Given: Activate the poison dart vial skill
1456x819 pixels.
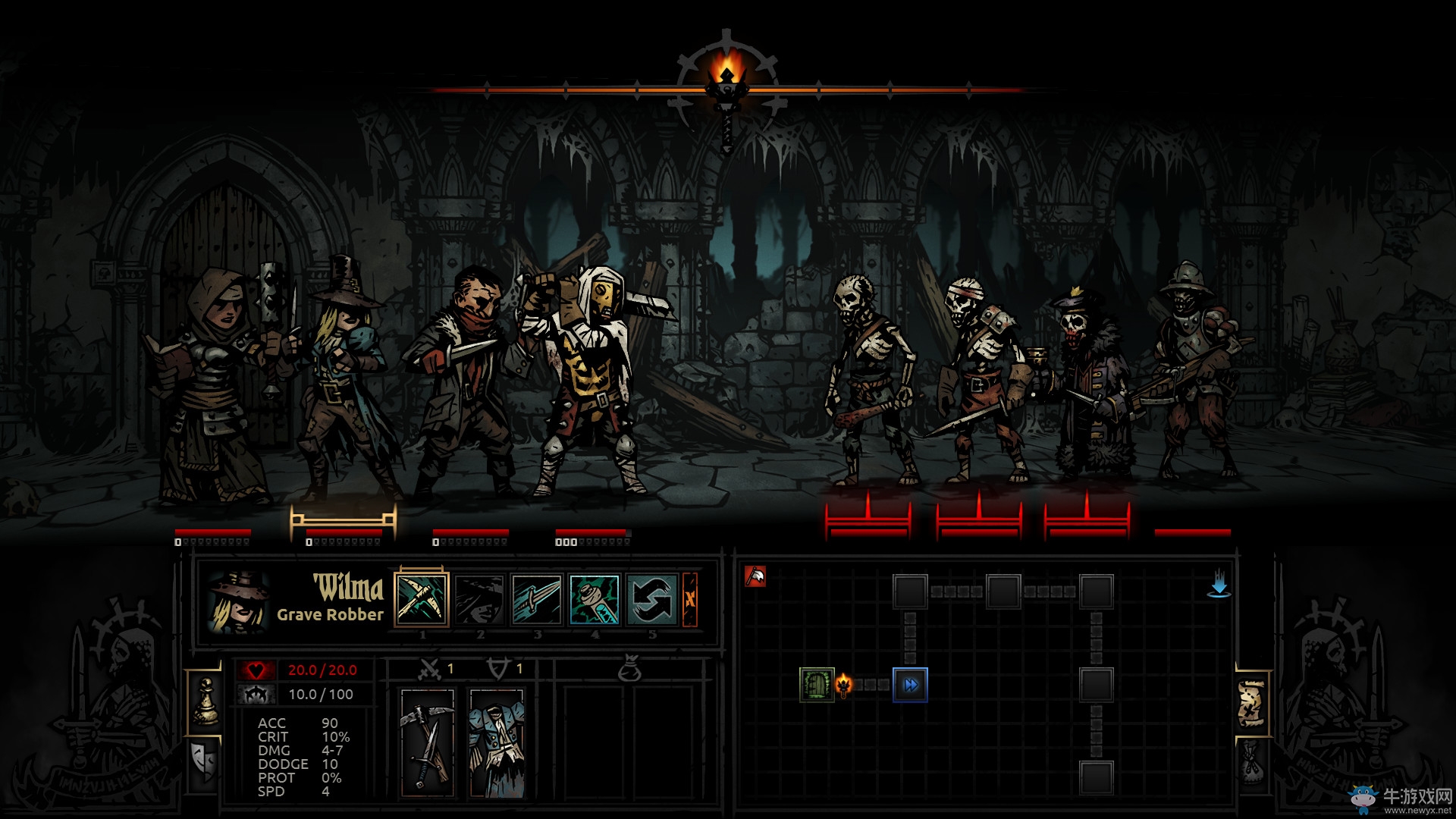Looking at the screenshot, I should tap(595, 600).
